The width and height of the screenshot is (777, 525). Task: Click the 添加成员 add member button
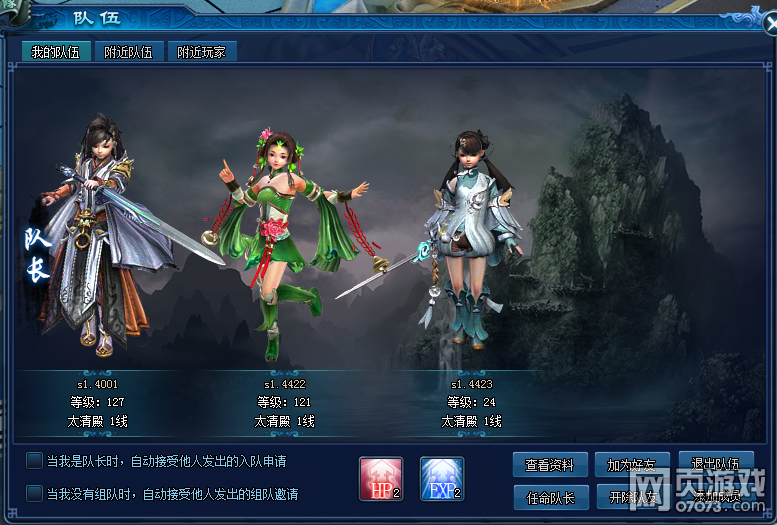pyautogui.click(x=715, y=497)
